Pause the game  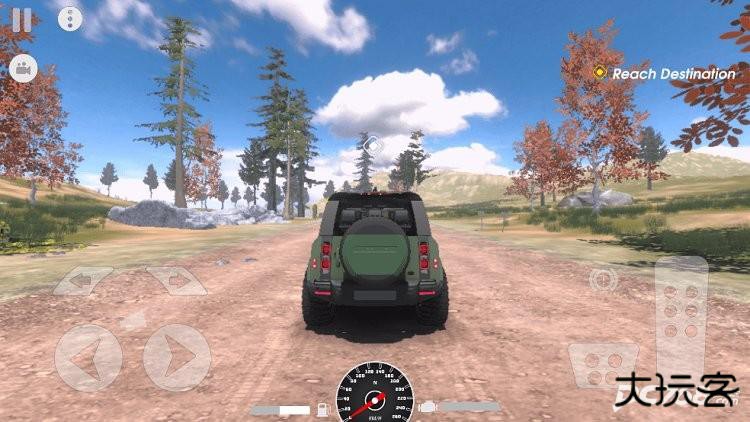(x=21, y=18)
